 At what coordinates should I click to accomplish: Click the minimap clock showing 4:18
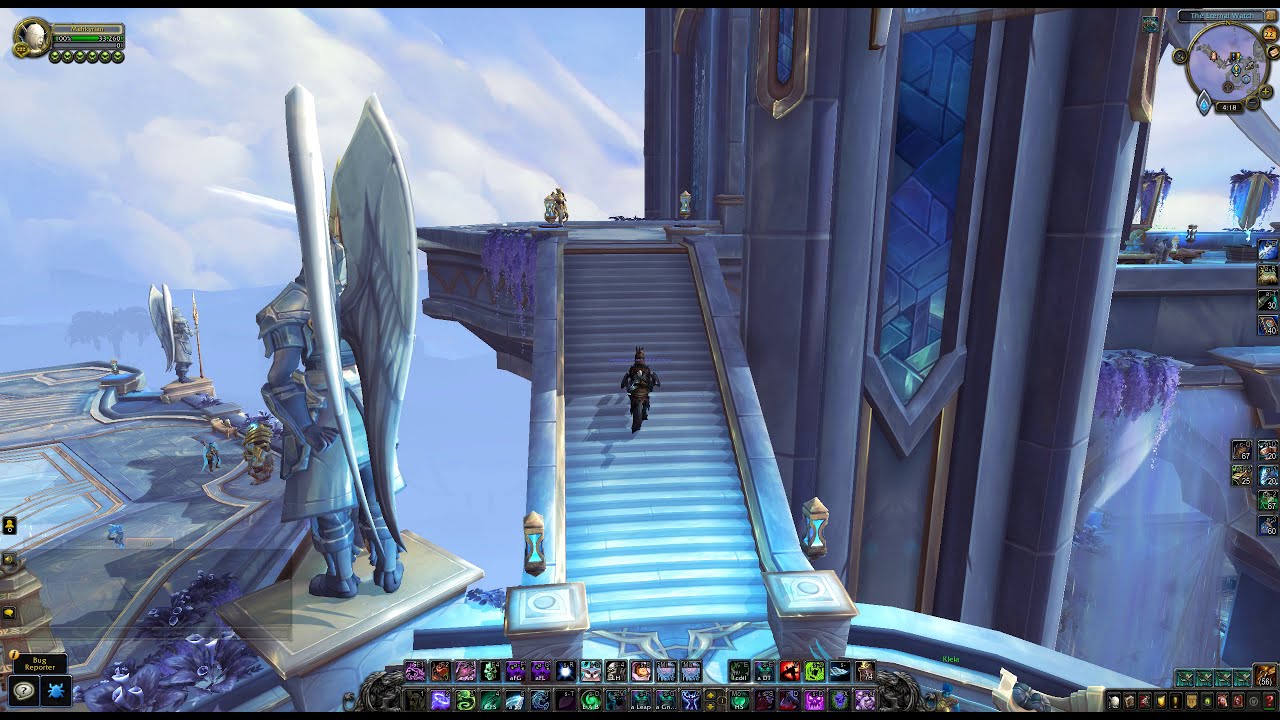pos(1229,107)
